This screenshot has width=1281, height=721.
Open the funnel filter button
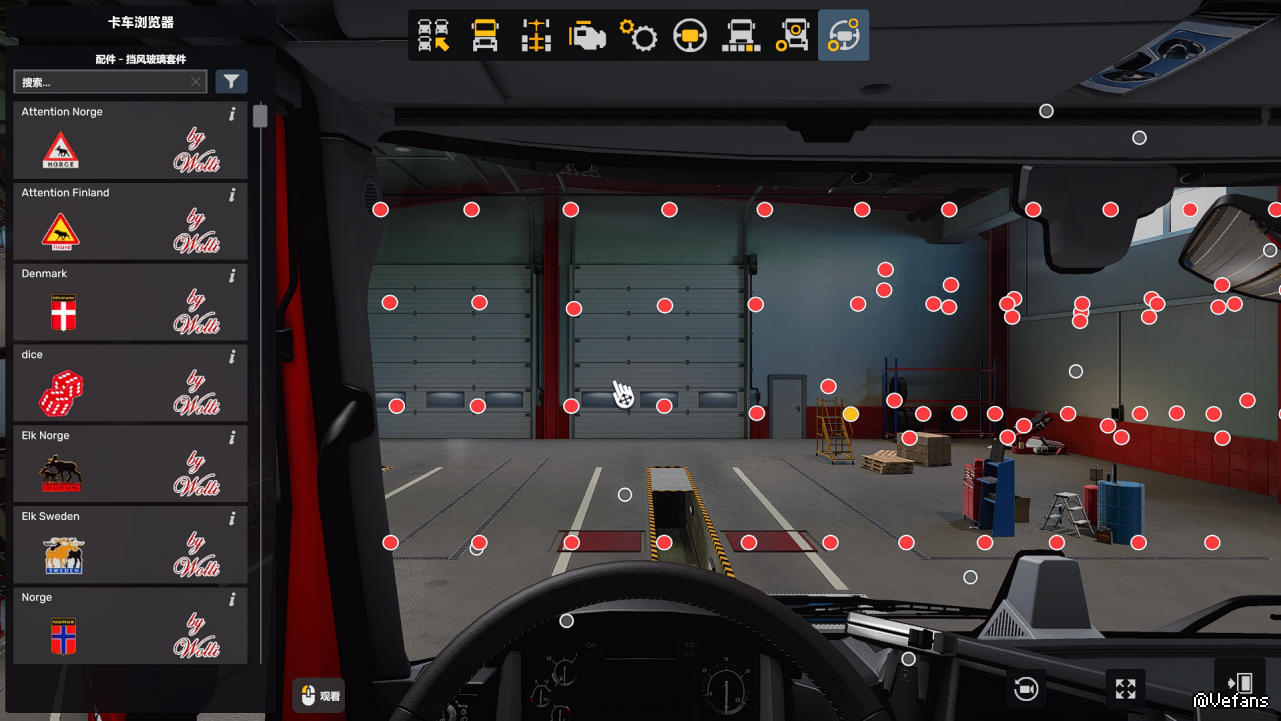click(x=231, y=82)
